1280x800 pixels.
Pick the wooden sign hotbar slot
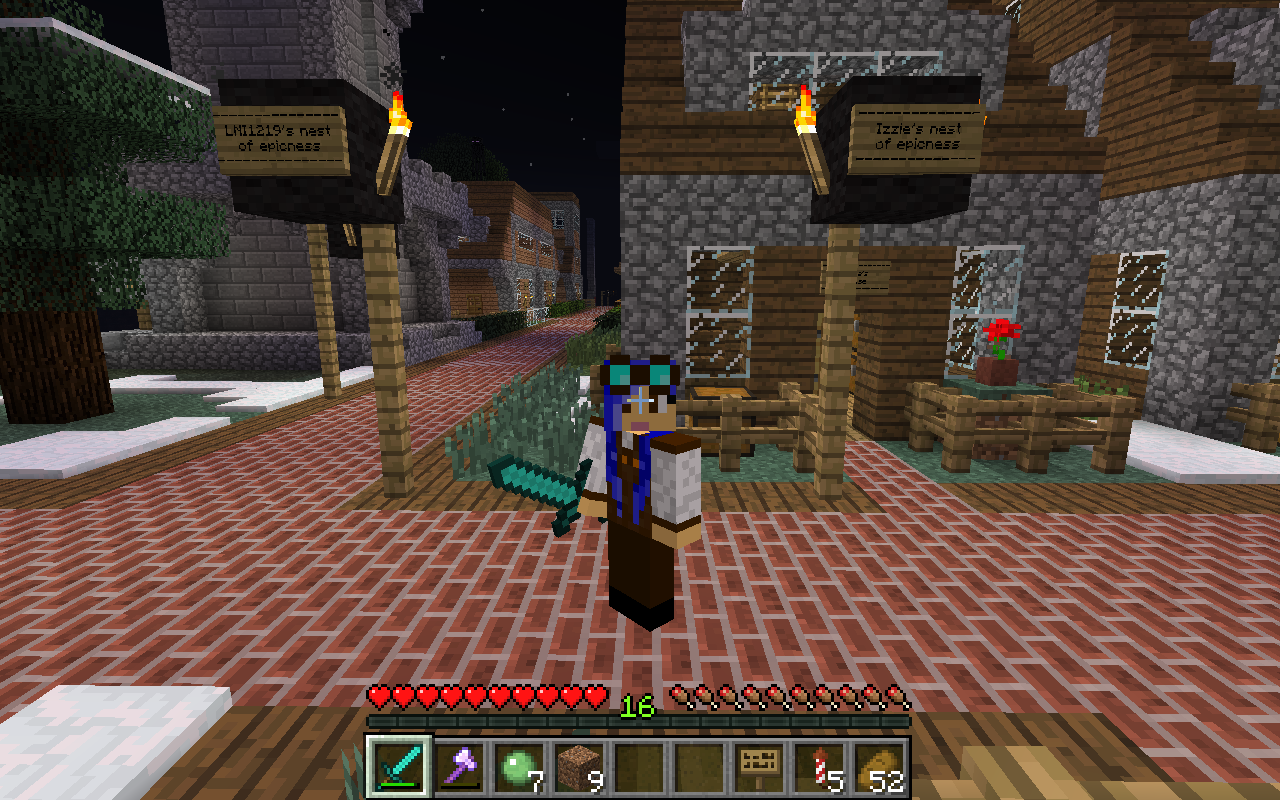coord(759,767)
